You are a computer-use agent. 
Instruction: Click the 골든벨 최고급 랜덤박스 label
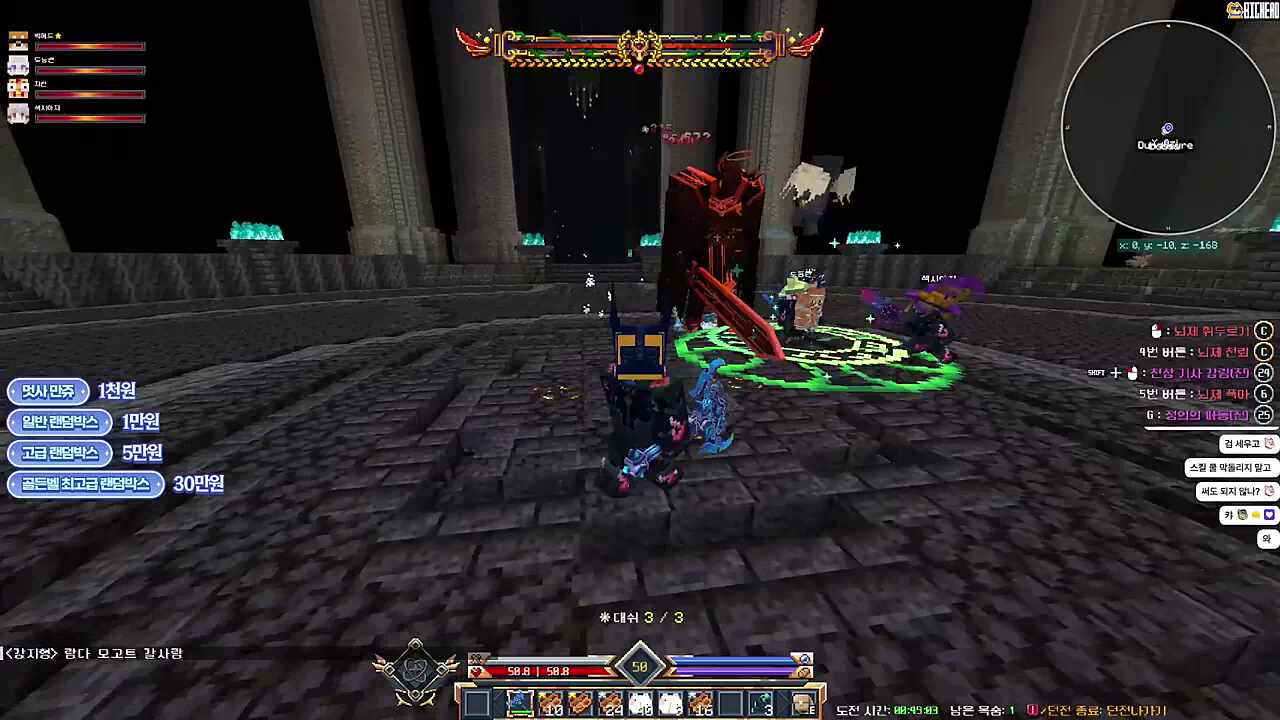click(85, 484)
